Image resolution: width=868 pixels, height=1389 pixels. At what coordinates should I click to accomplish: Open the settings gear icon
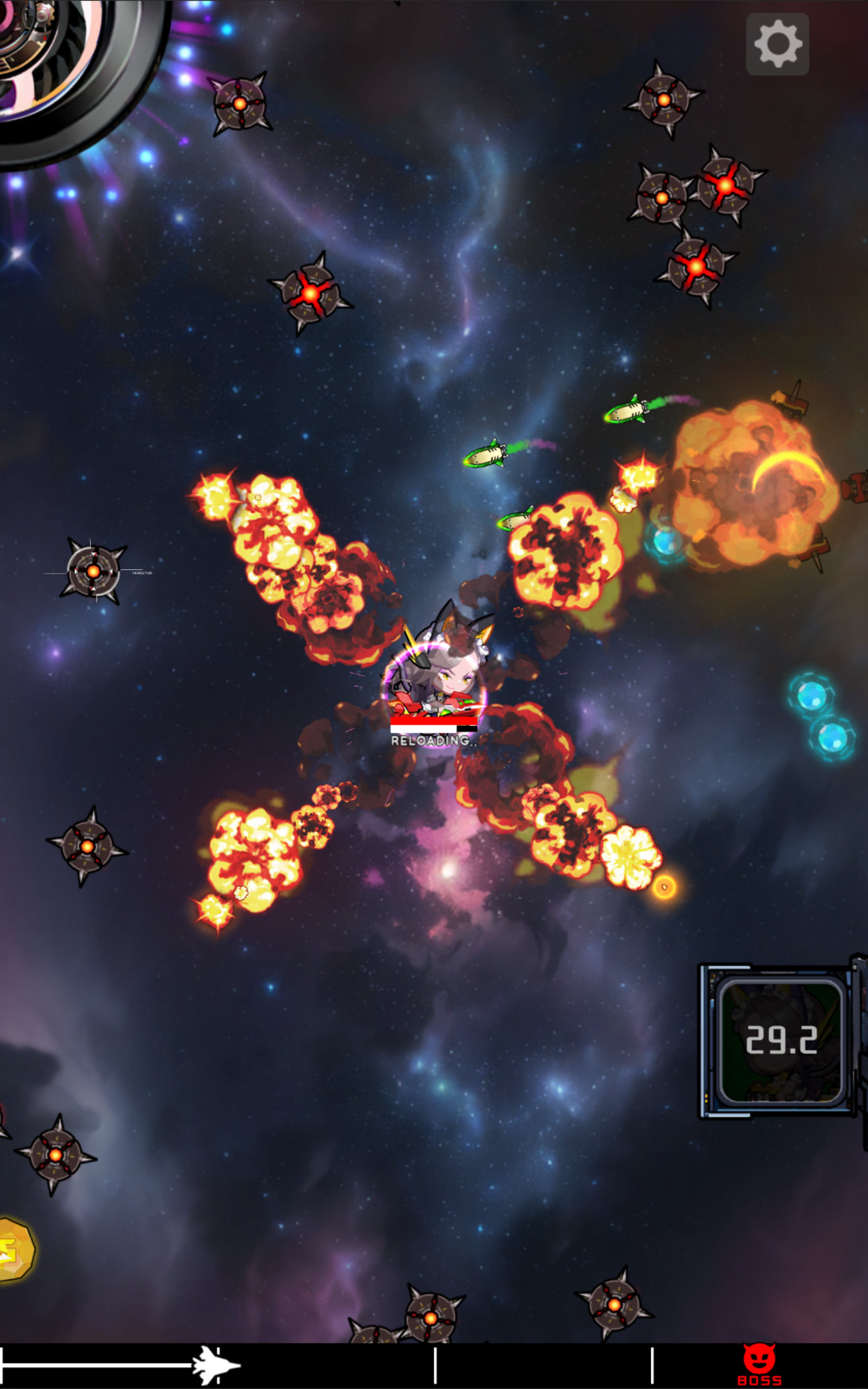pos(777,42)
